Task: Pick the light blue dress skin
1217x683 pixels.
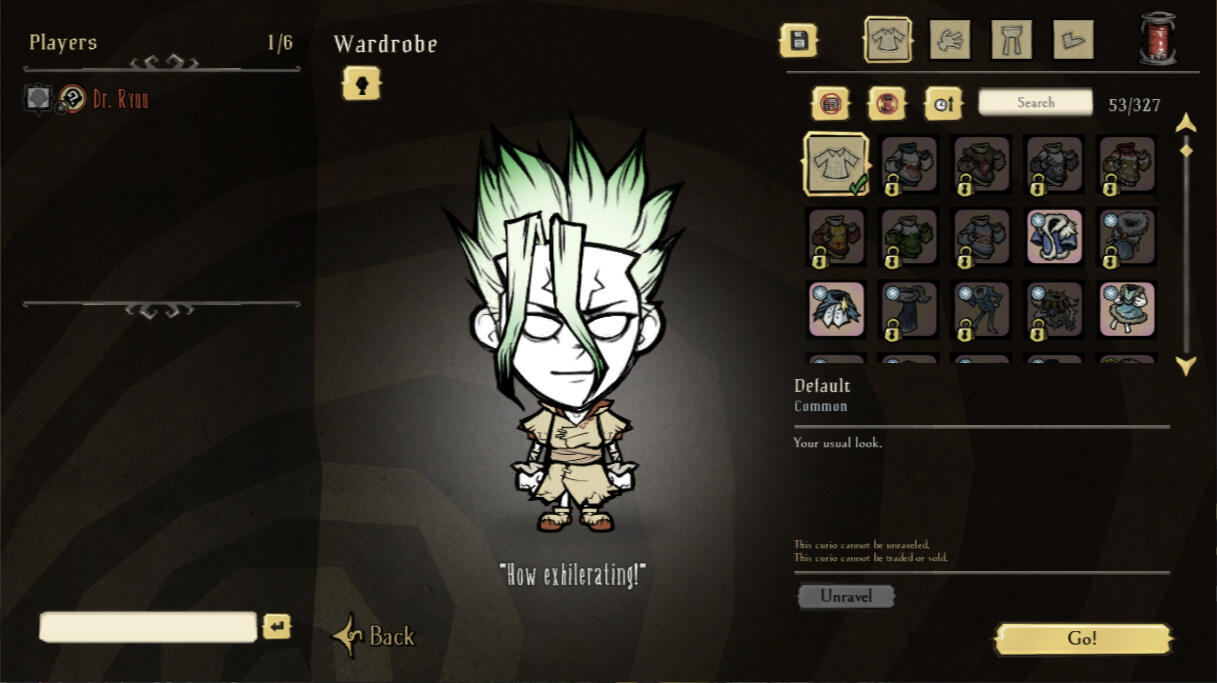Action: tap(1127, 309)
